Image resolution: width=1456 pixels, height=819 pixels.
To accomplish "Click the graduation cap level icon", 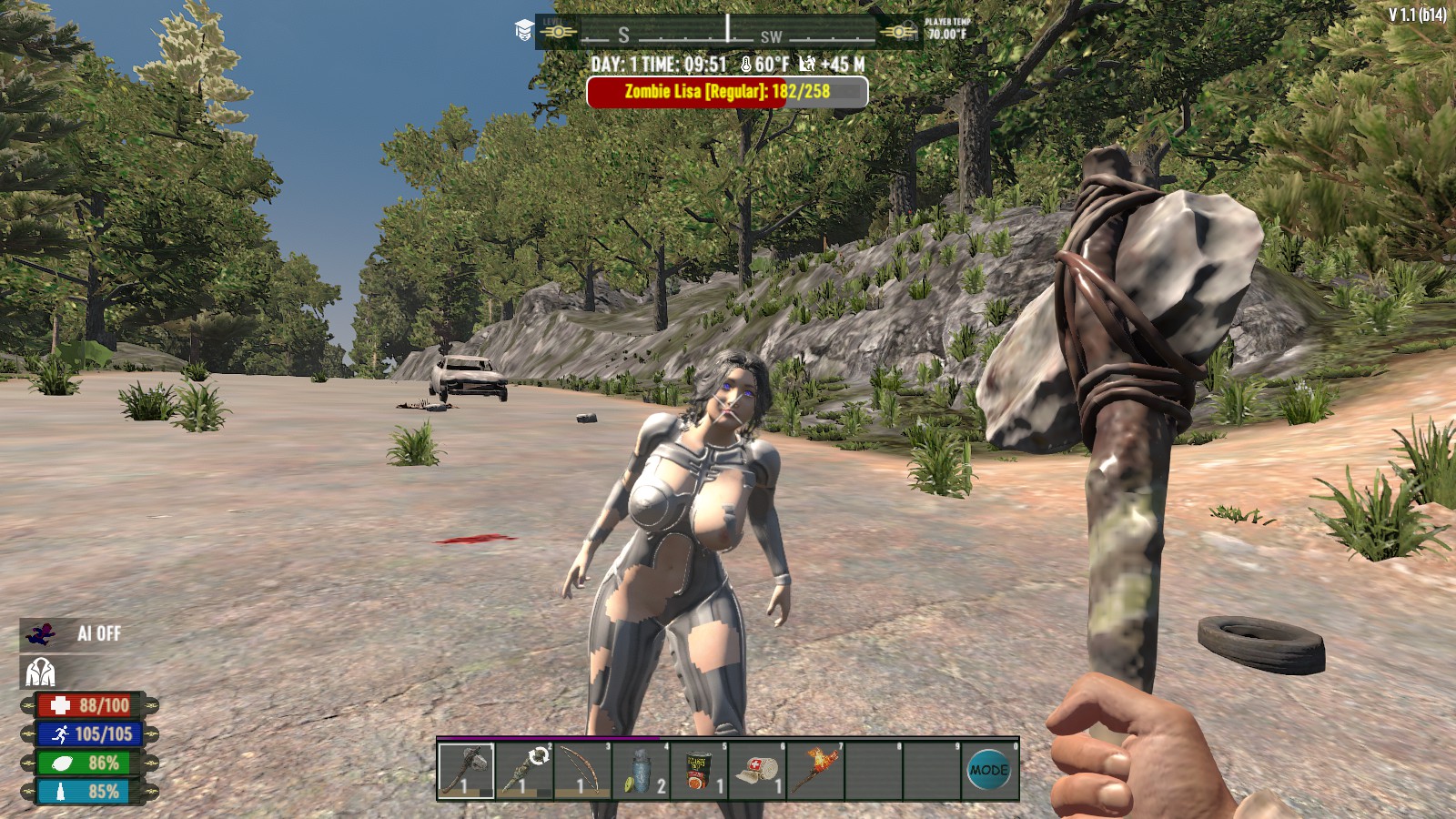I will [524, 31].
